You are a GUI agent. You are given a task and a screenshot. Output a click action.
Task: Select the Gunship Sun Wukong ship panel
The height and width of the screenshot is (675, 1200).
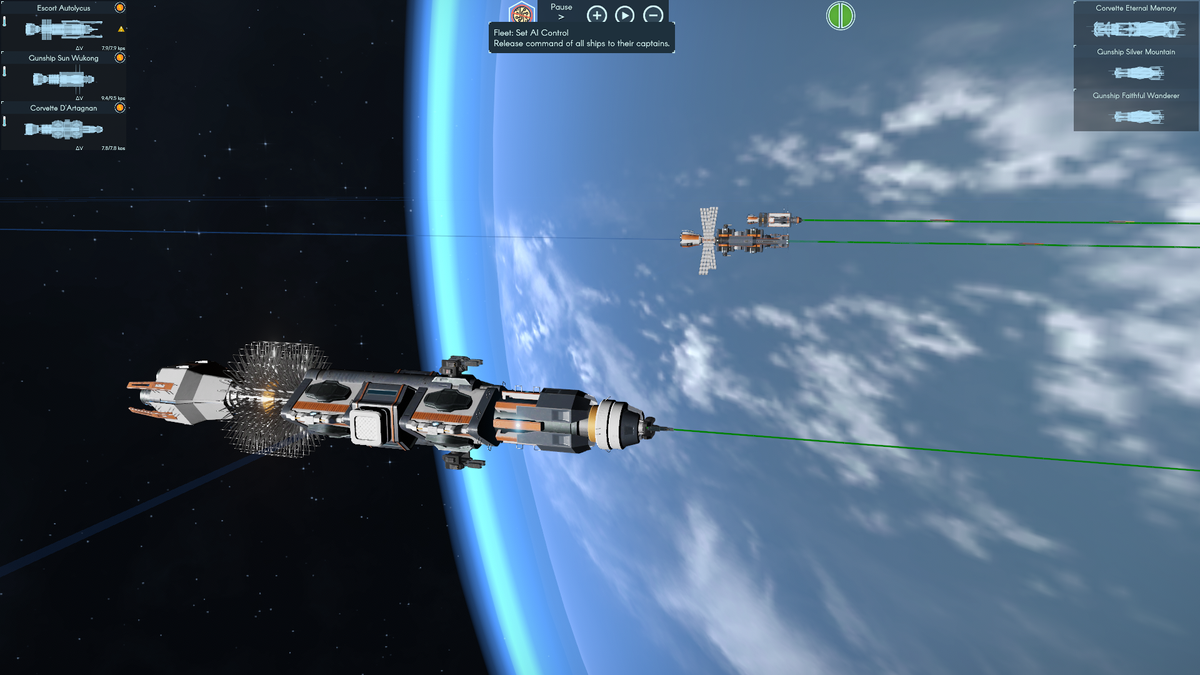point(62,78)
